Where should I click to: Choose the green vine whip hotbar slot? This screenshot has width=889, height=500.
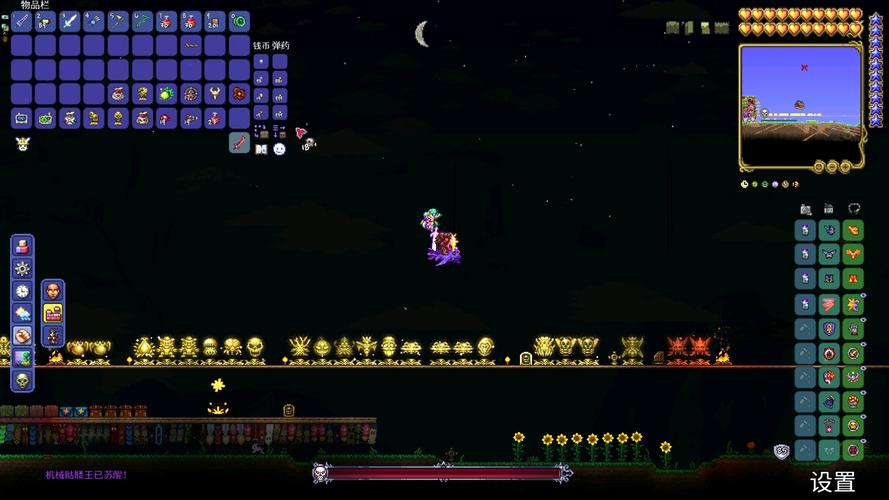click(x=142, y=20)
